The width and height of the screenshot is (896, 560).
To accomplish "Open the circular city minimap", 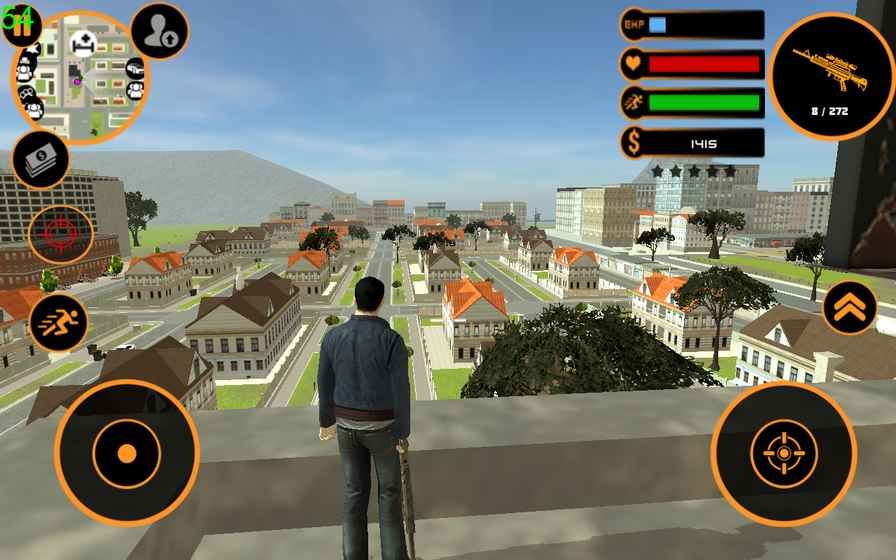I will (80, 78).
